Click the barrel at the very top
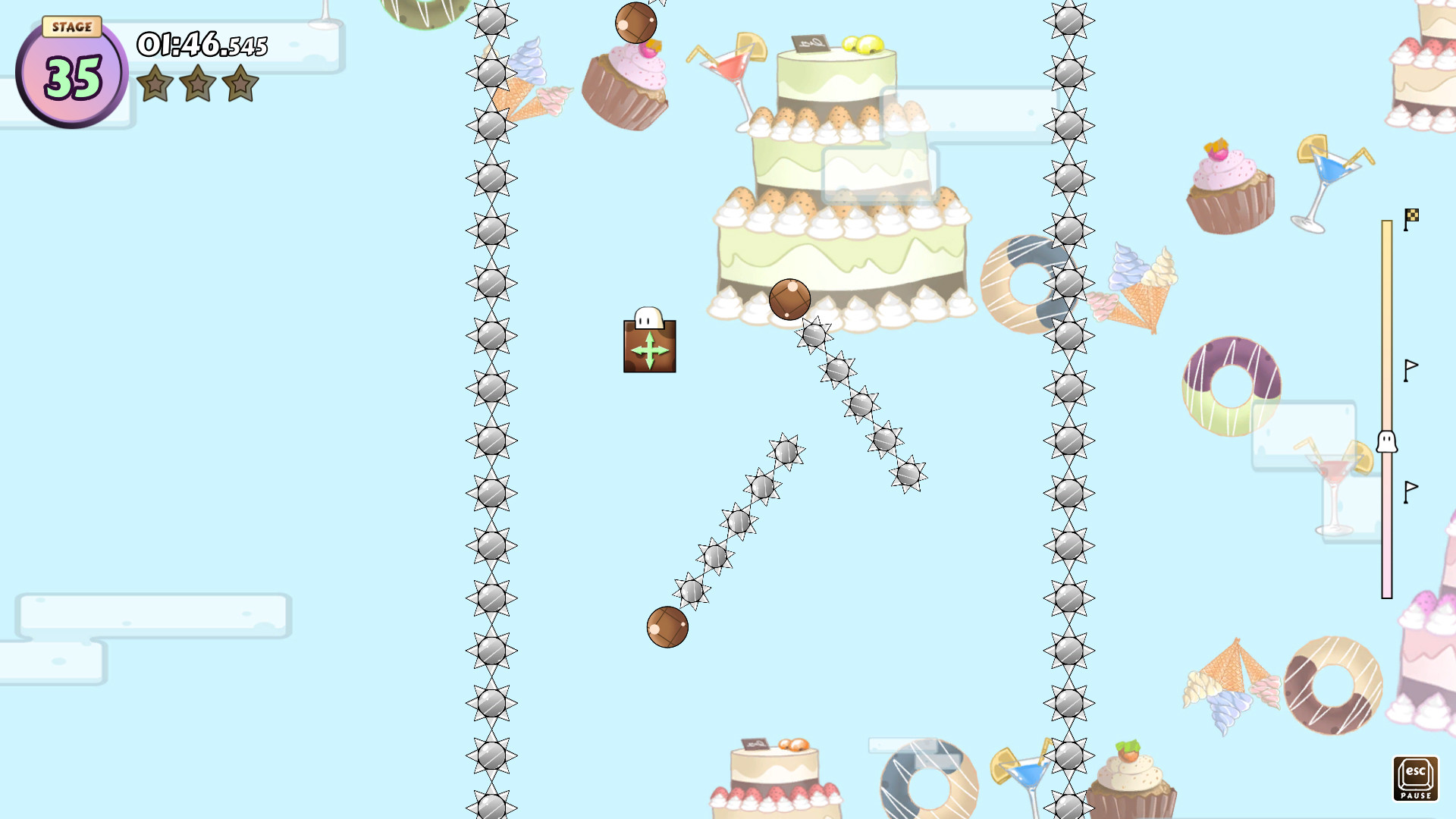 635,21
